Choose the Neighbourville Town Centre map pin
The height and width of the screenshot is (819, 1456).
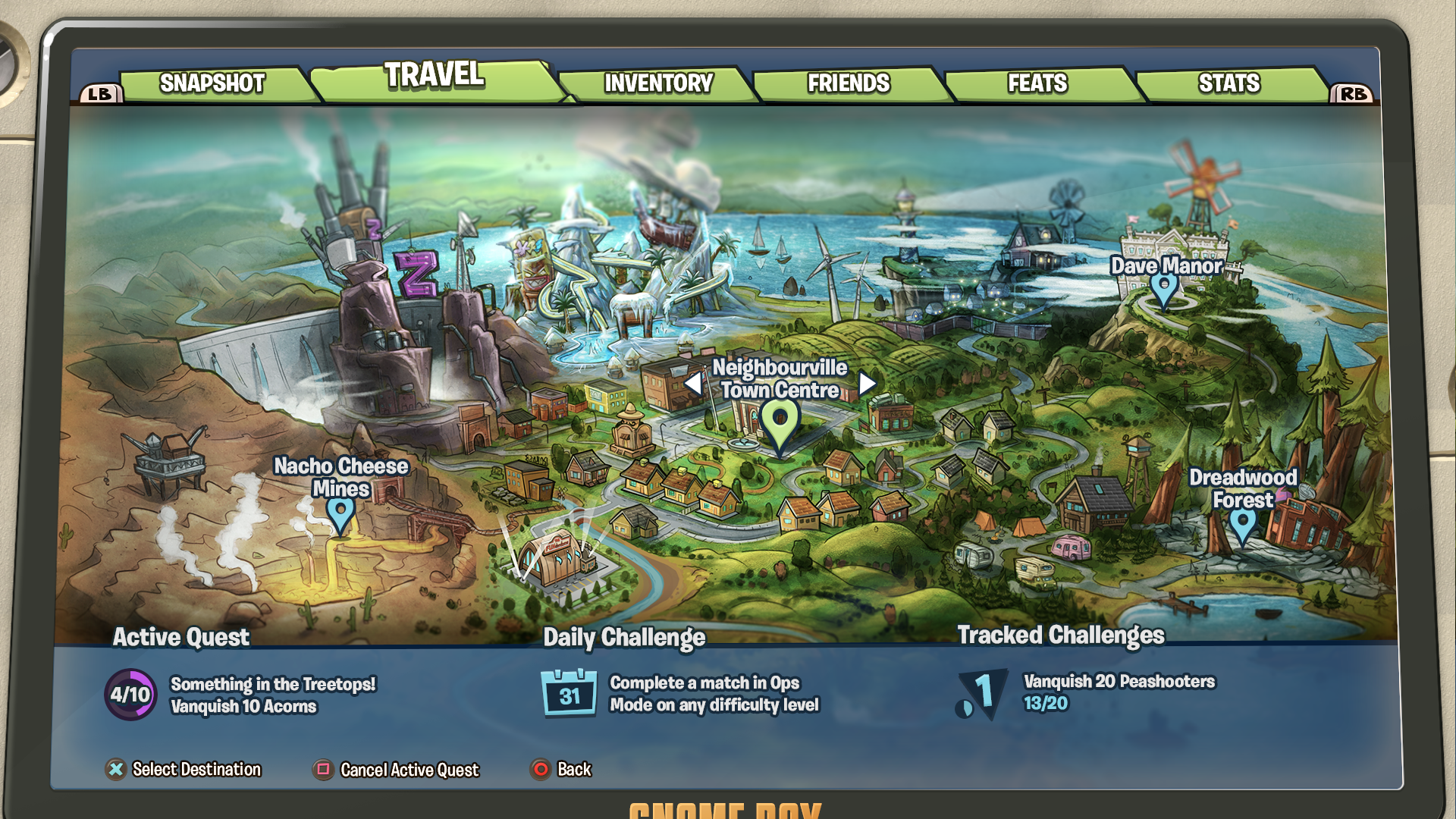[780, 420]
